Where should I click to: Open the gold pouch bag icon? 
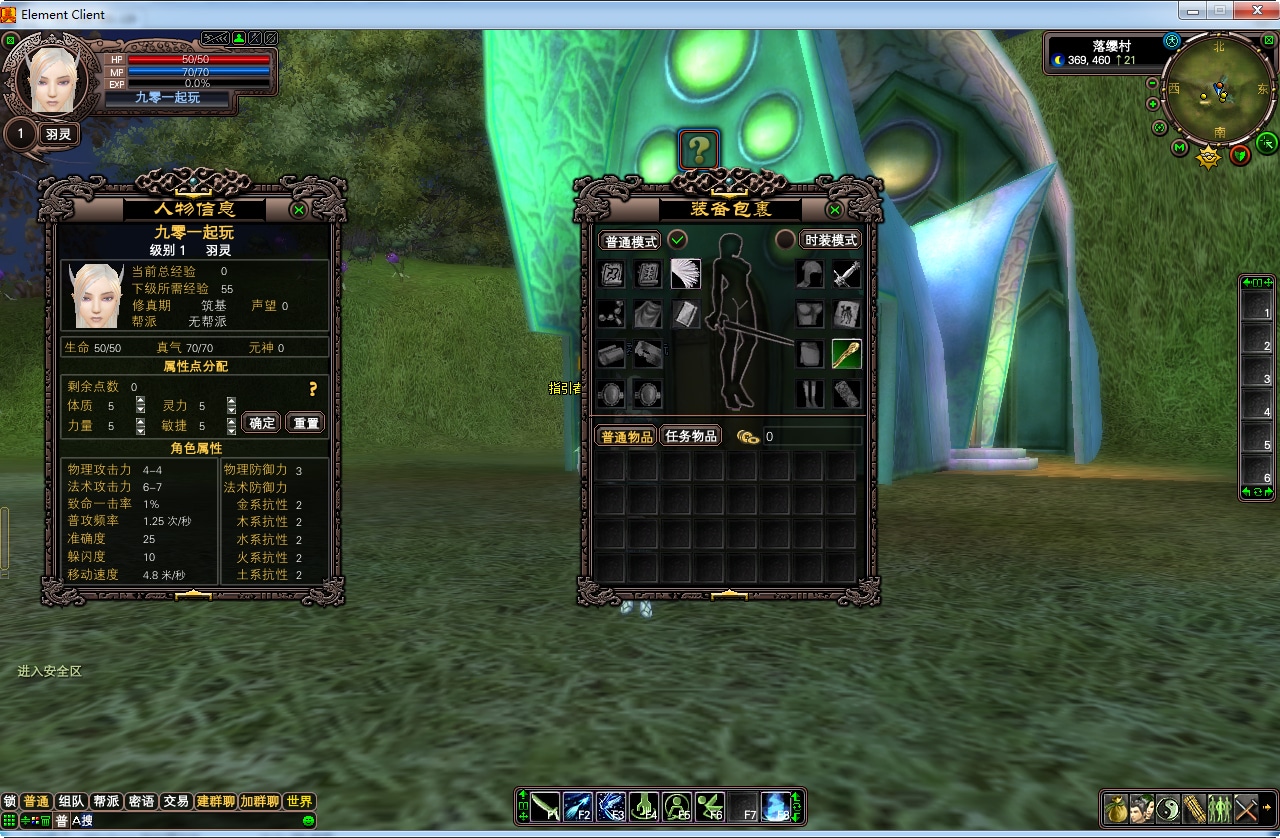click(1117, 807)
